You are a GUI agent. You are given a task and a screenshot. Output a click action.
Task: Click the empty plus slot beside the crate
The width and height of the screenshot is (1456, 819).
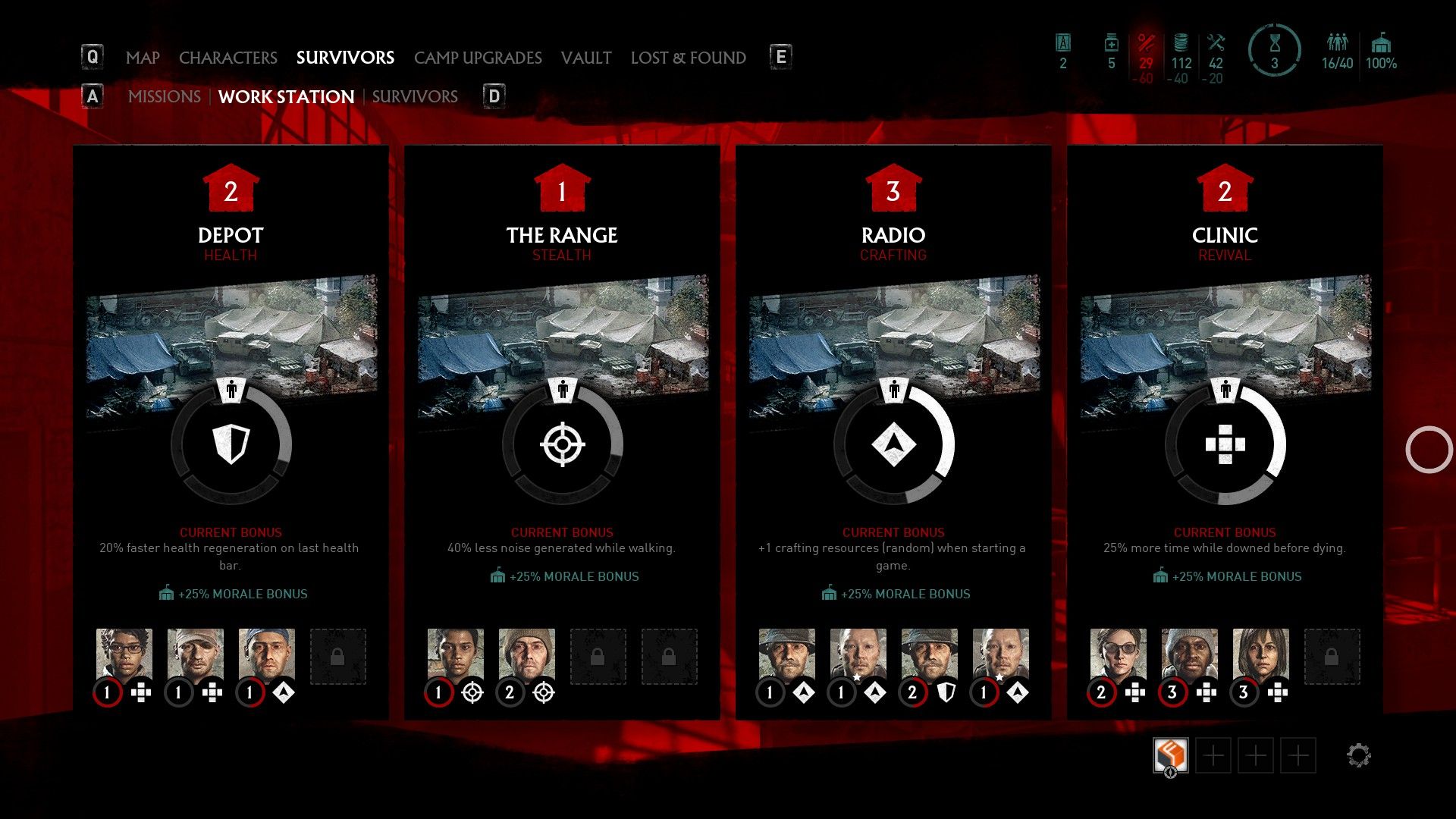(1215, 755)
